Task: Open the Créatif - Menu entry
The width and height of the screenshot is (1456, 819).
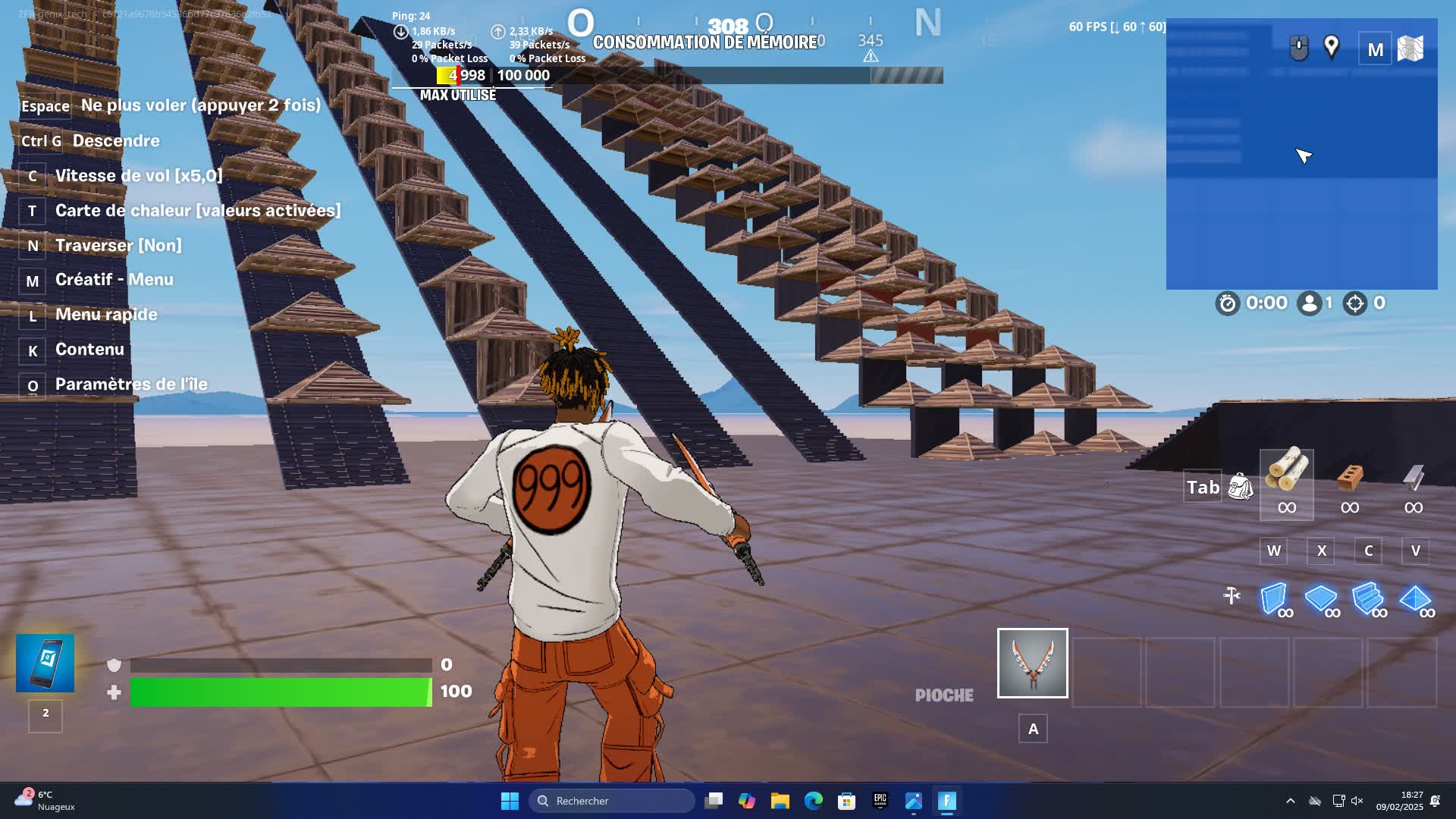Action: pyautogui.click(x=115, y=279)
